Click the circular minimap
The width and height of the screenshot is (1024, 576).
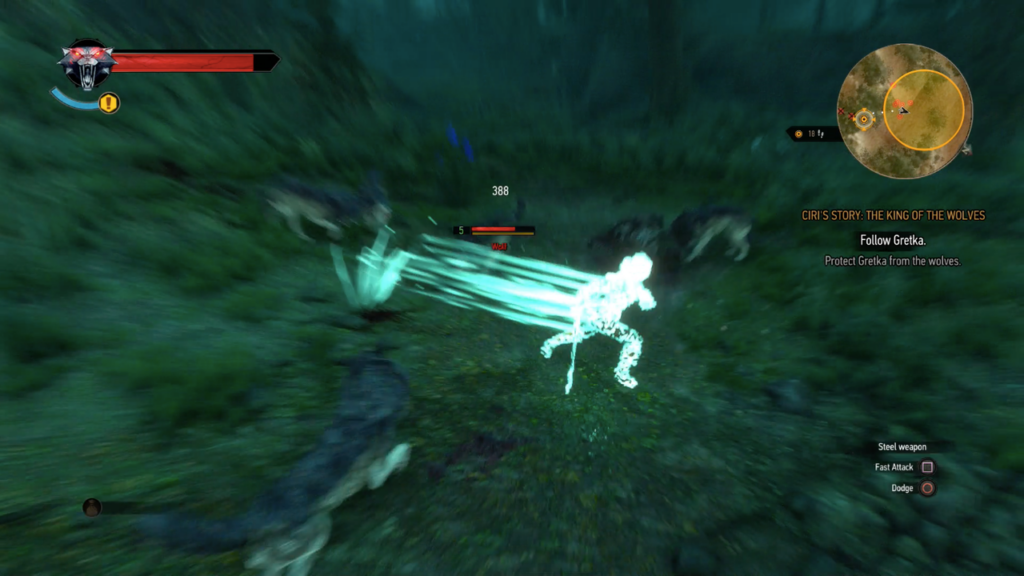pos(904,111)
